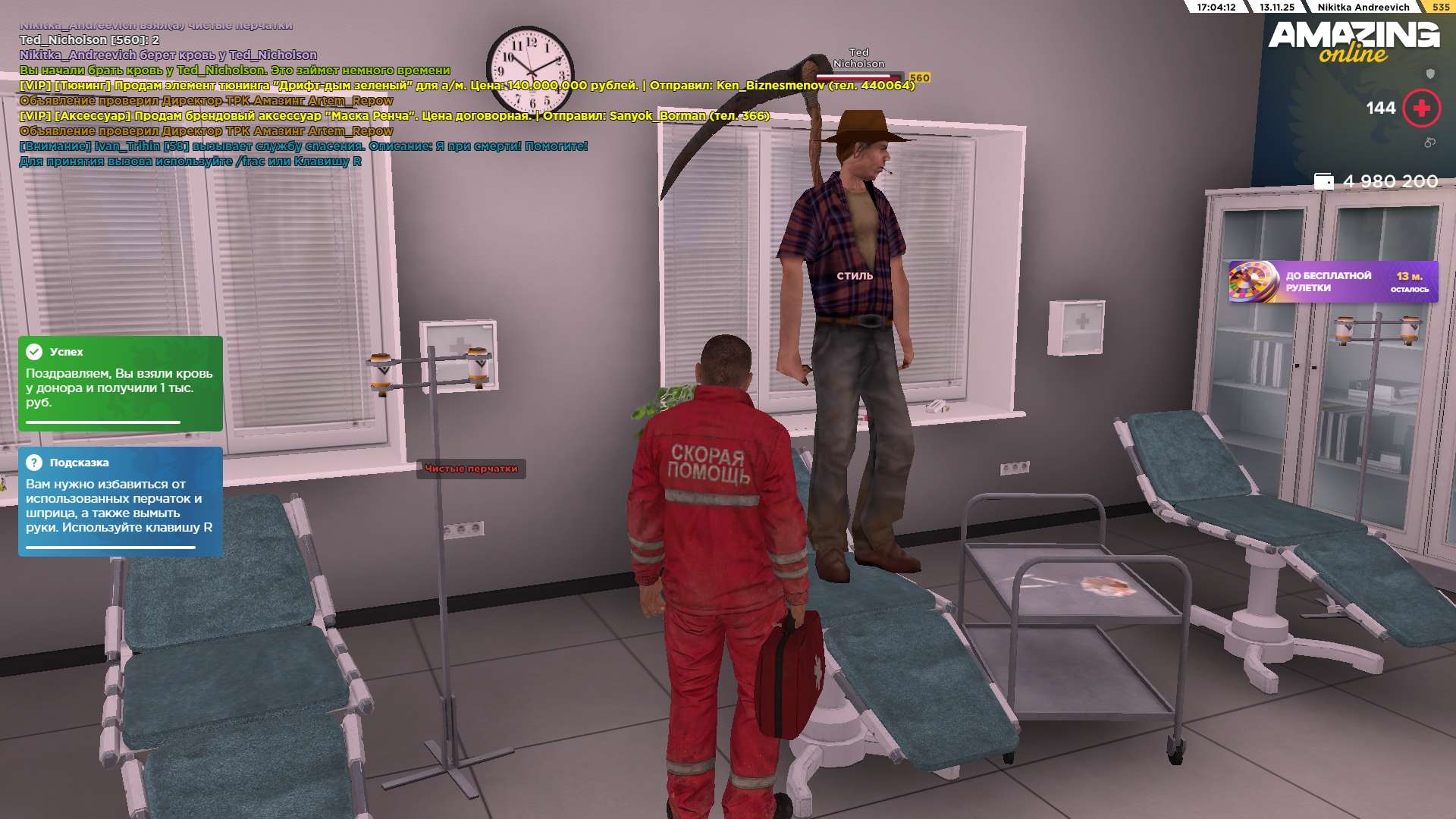
Task: Click the red cross health icon
Action: pos(1421,108)
